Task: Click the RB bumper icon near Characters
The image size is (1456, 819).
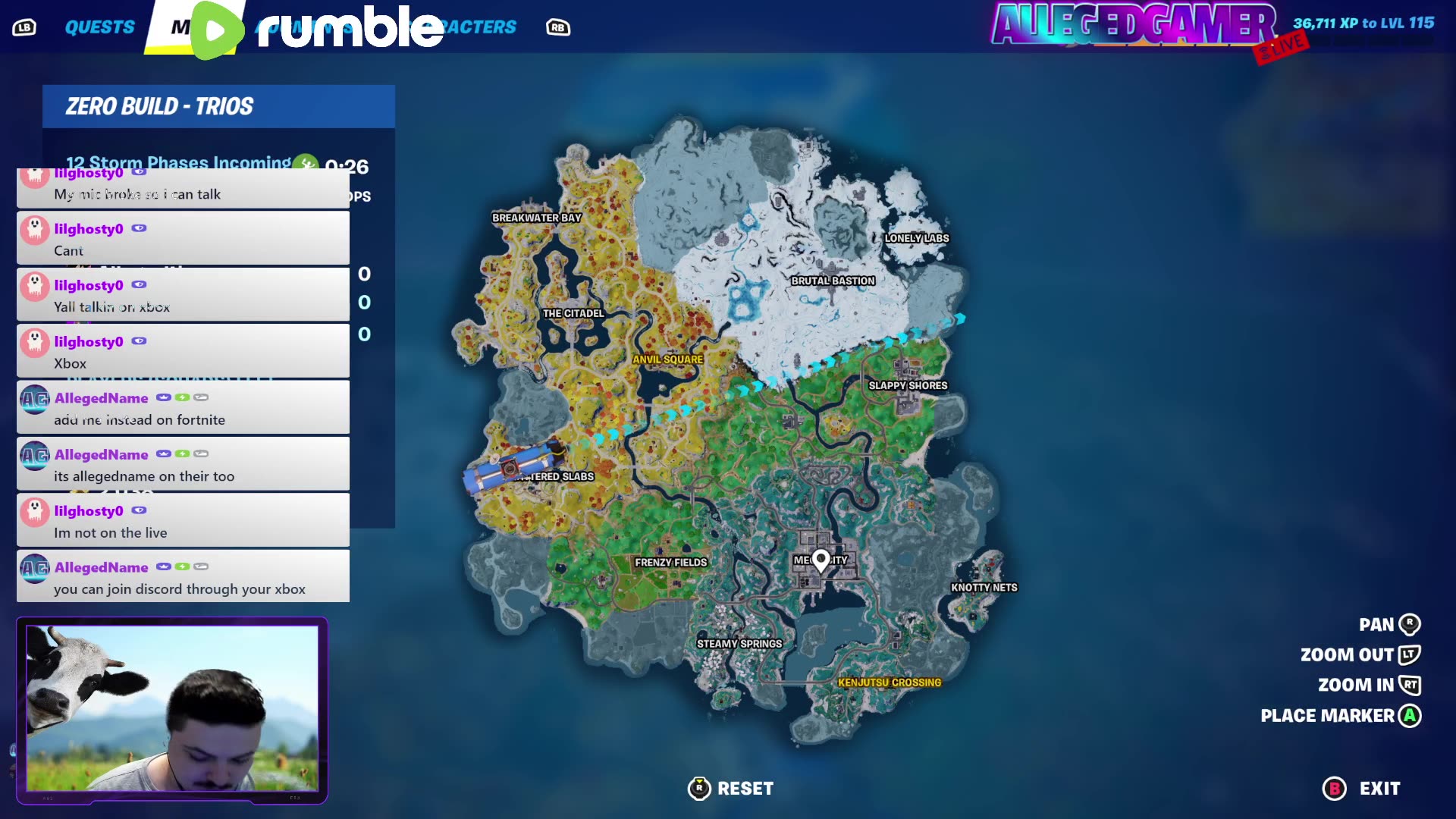Action: (558, 27)
